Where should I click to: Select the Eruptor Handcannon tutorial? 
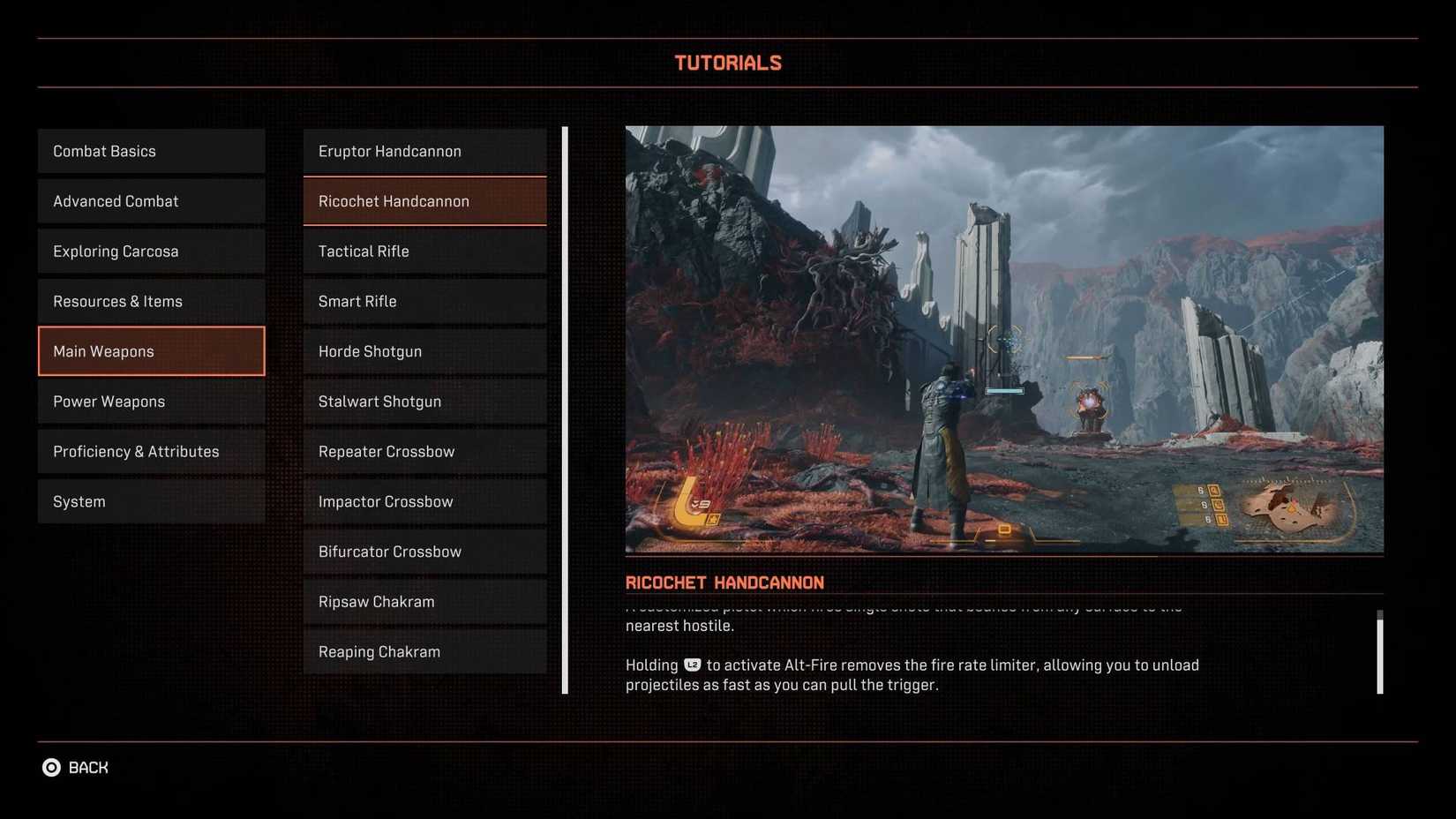[x=424, y=150]
